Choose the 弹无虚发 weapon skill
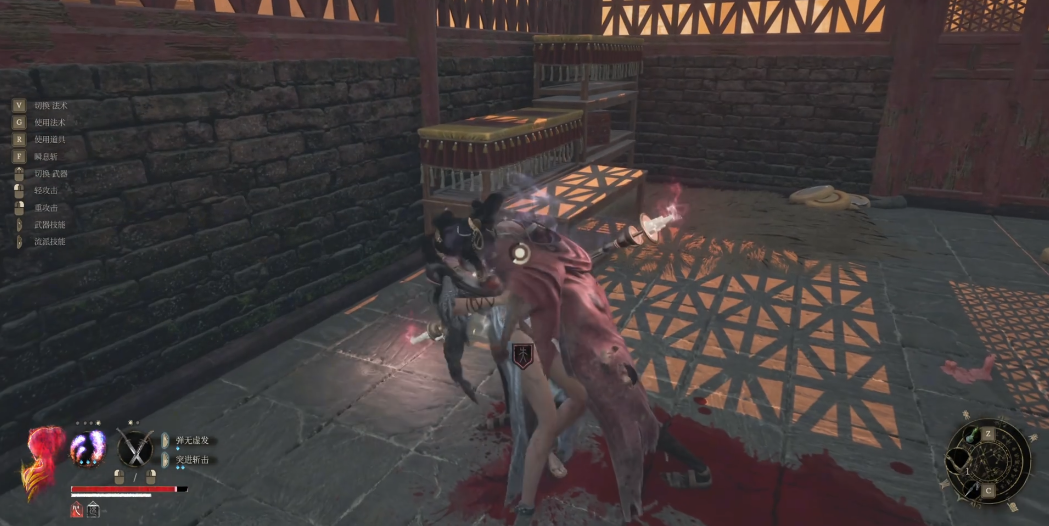1049x526 pixels. (x=192, y=440)
